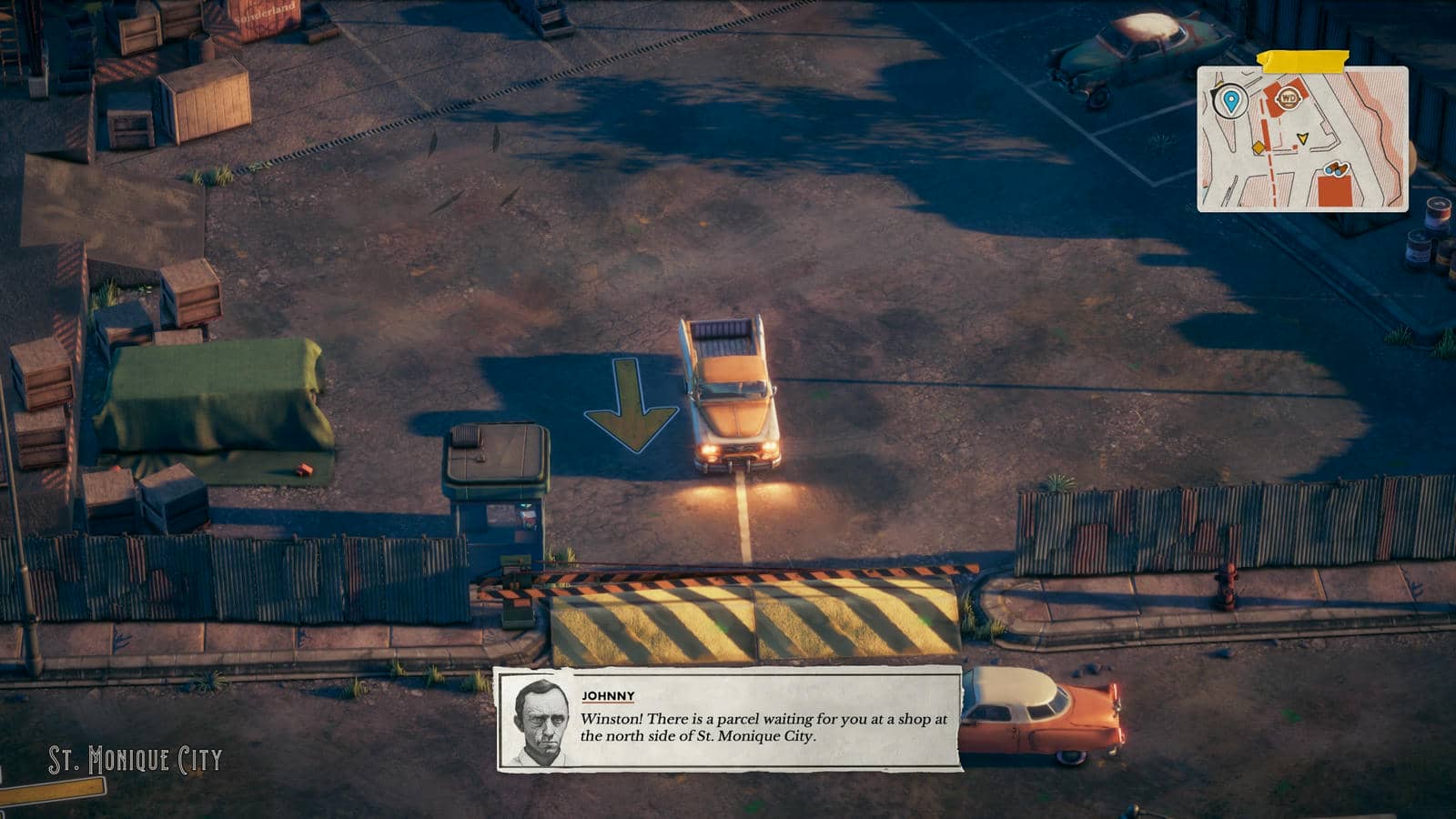Click the WD shop icon on the minimap
1456x819 pixels.
(1289, 98)
